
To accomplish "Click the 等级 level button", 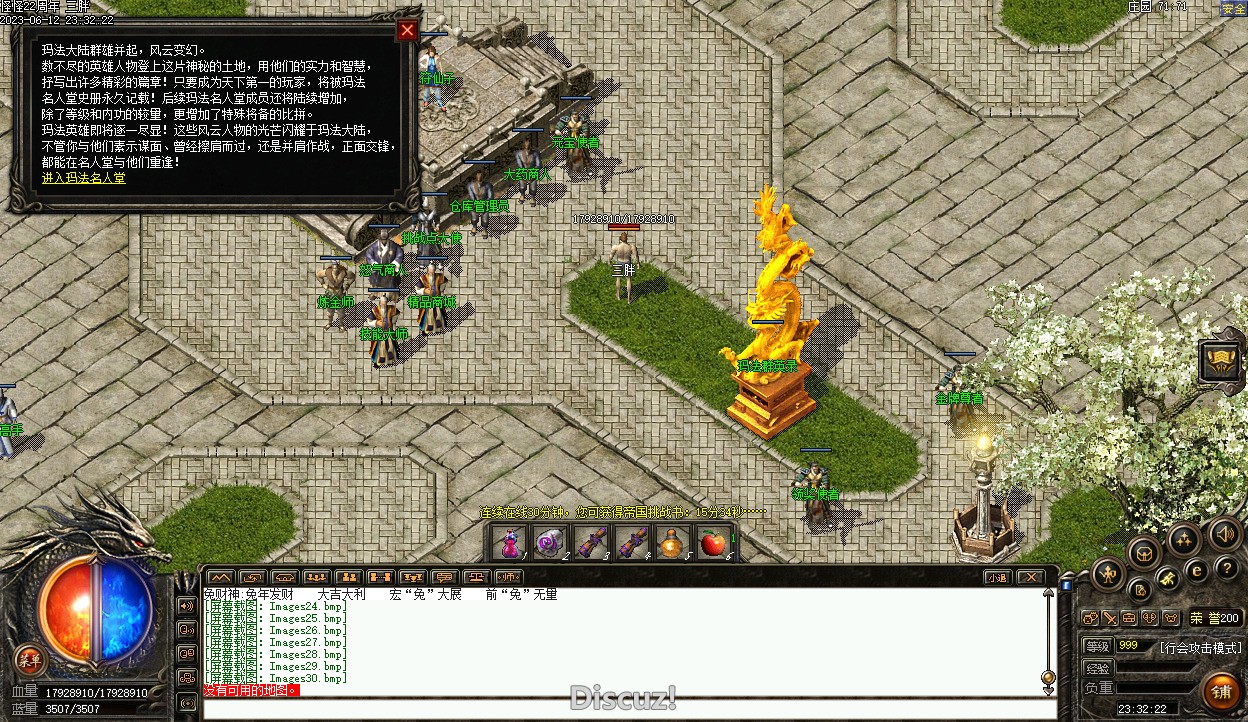I will click(x=1097, y=646).
